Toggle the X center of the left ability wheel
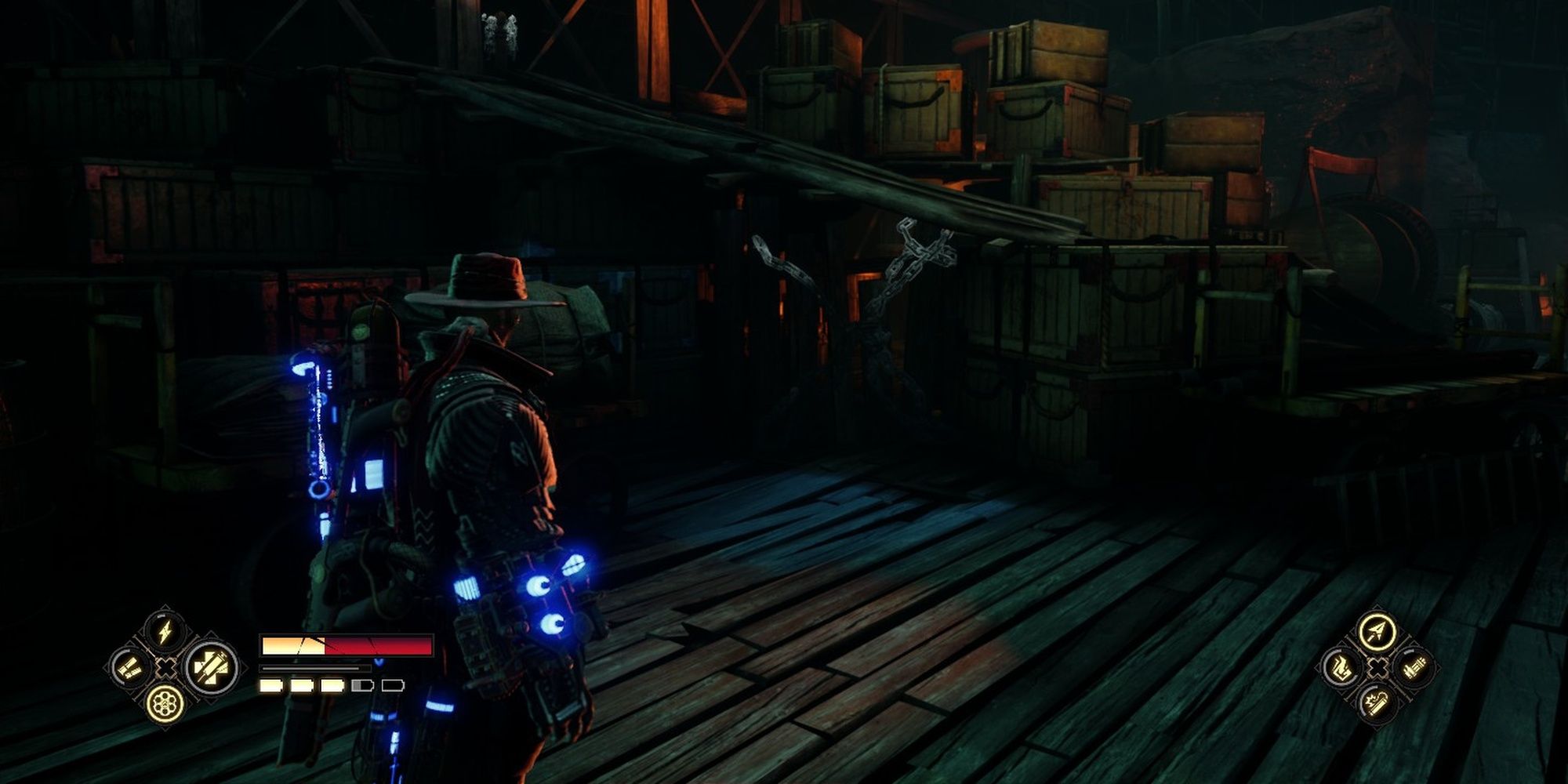This screenshot has width=1568, height=784. 165,668
